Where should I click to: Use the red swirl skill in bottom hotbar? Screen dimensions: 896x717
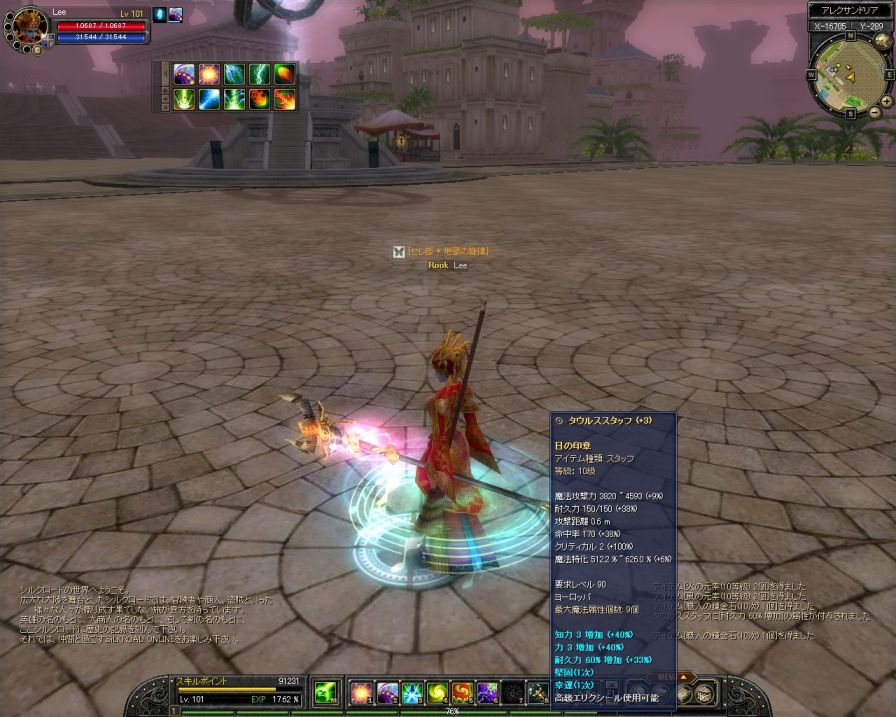[461, 692]
